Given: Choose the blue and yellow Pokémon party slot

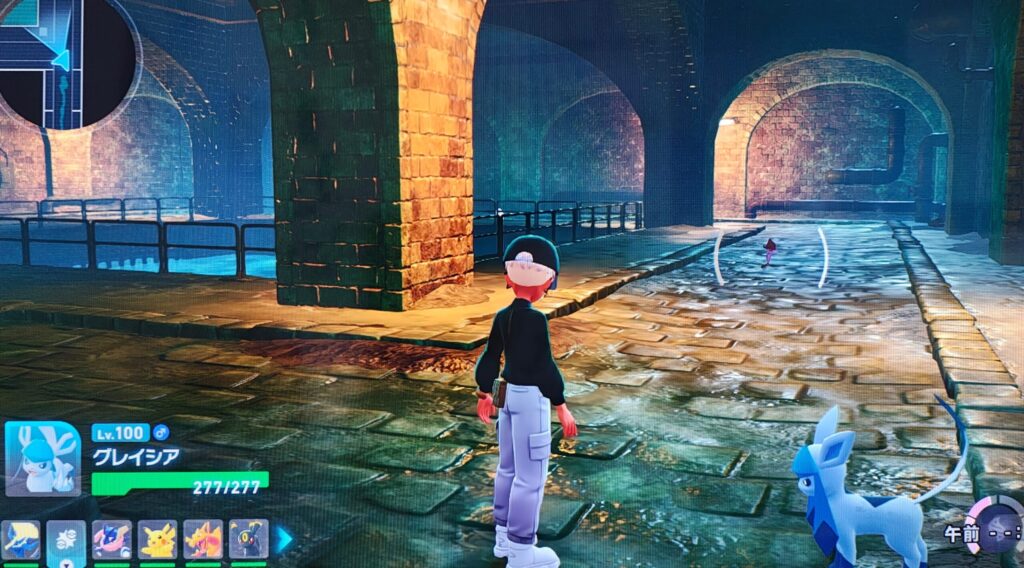Looking at the screenshot, I should (x=21, y=539).
